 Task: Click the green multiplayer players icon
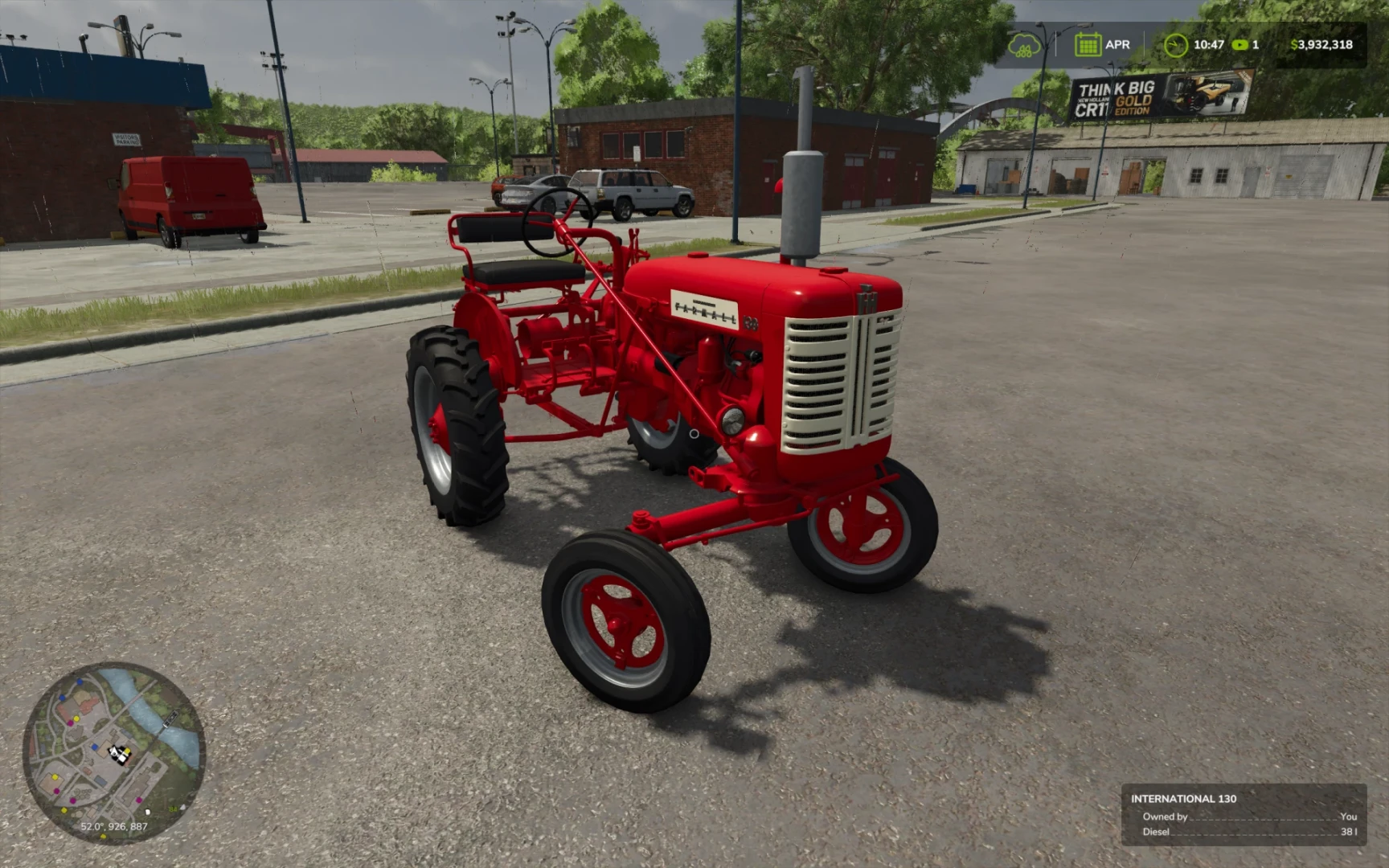1239,44
